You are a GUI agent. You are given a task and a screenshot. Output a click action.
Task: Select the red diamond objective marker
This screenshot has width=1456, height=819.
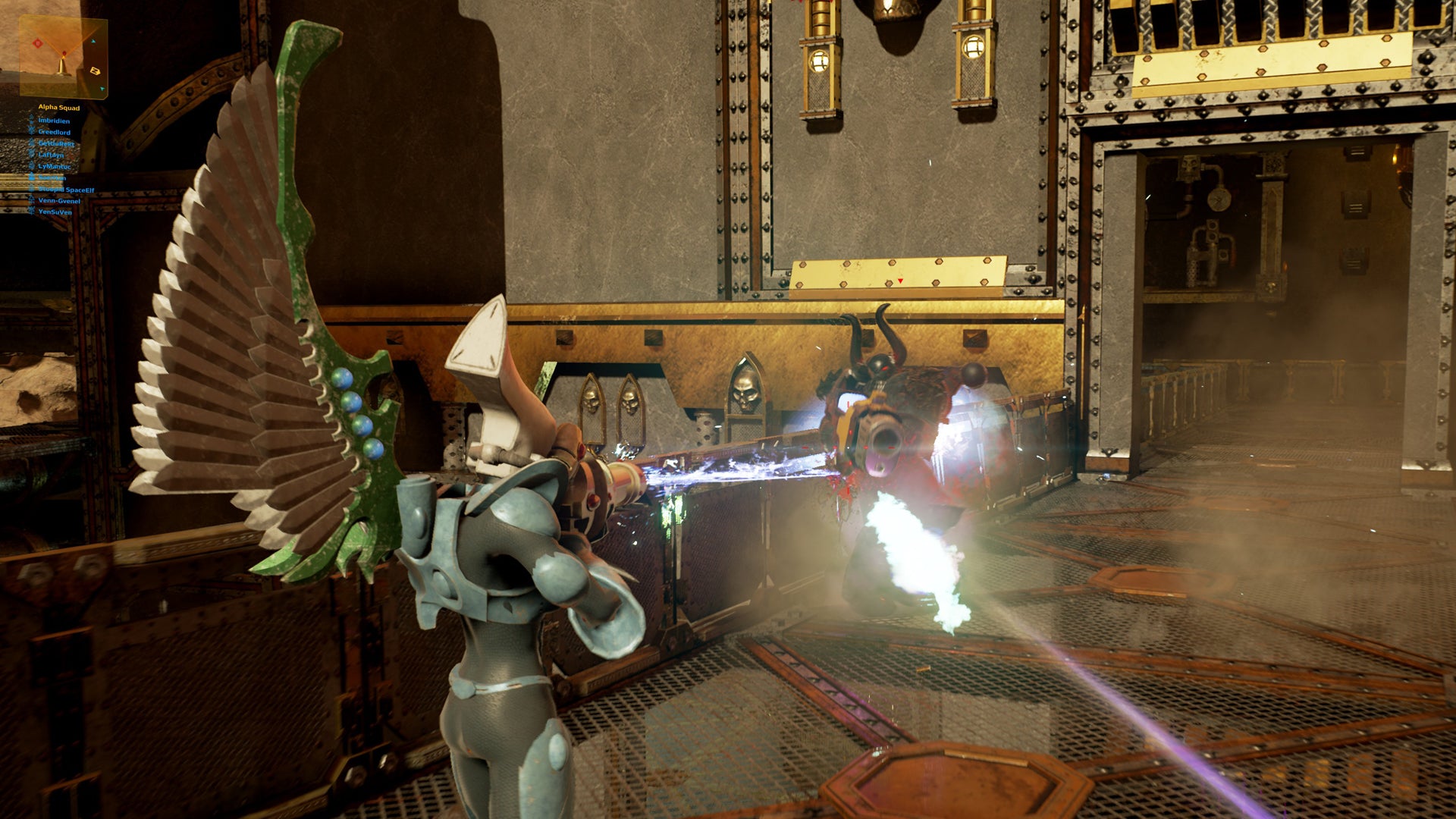tap(38, 43)
